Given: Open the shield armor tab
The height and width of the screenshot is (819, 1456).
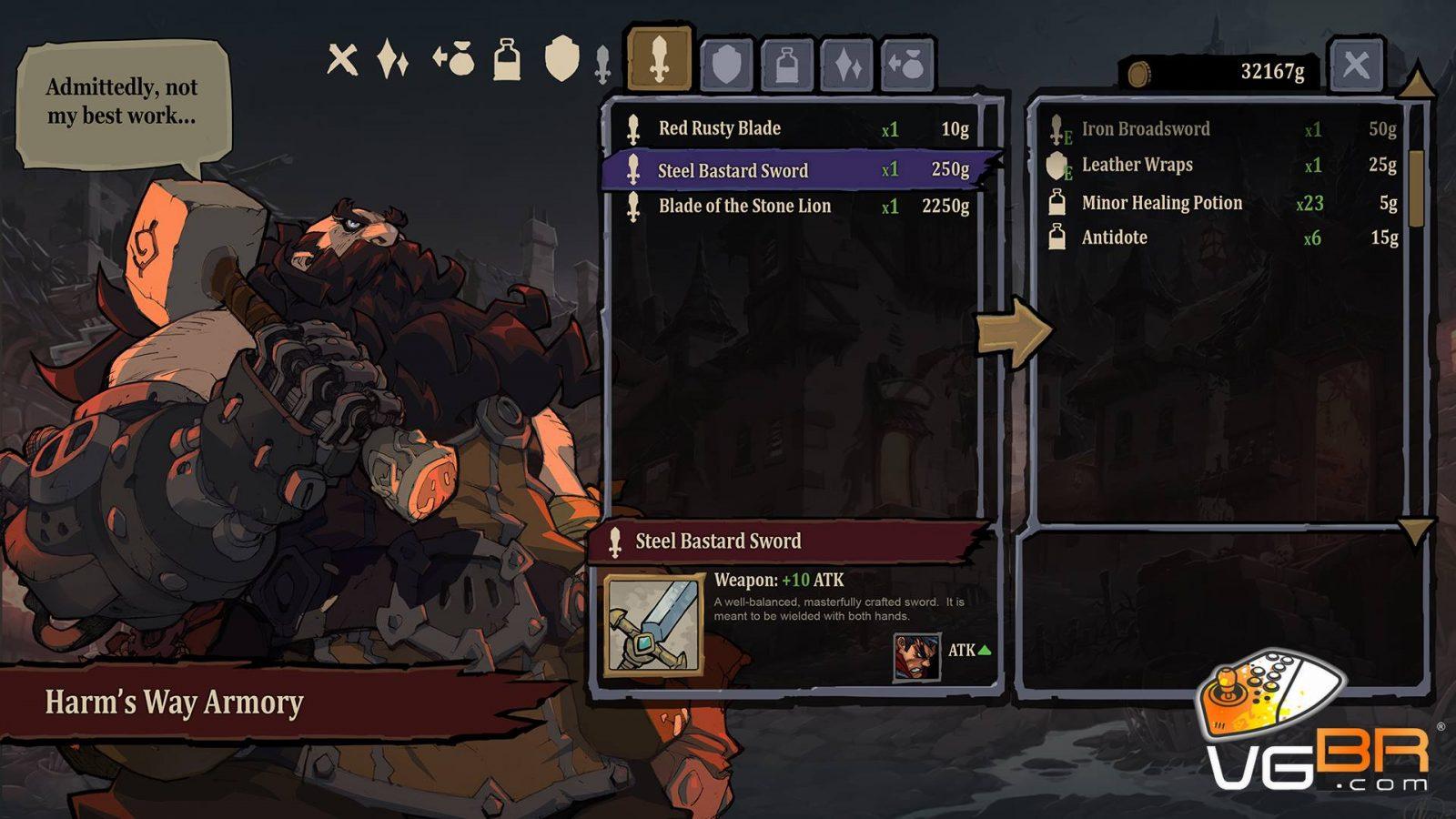Looking at the screenshot, I should point(726,65).
